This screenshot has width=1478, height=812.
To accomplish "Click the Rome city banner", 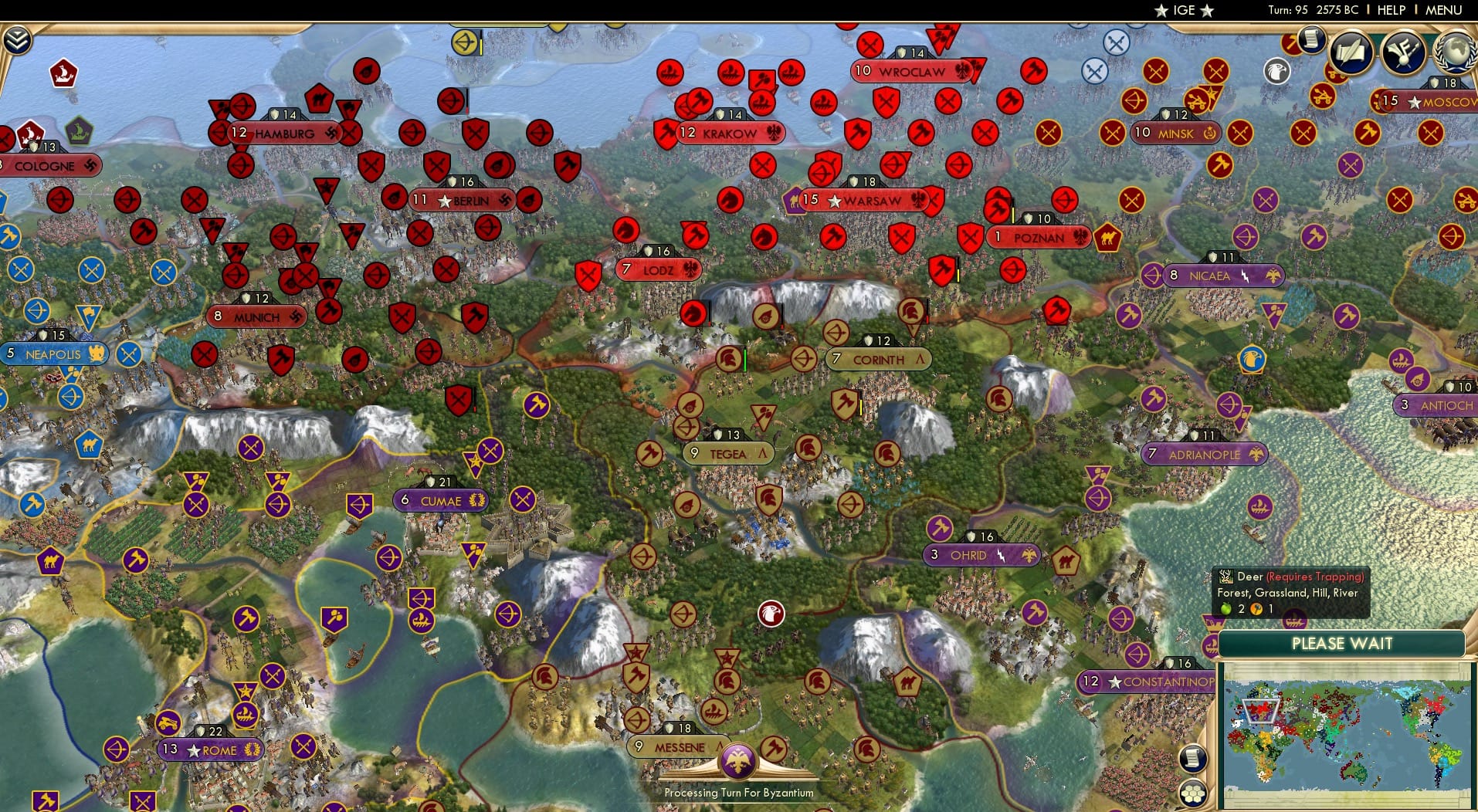I will (211, 749).
